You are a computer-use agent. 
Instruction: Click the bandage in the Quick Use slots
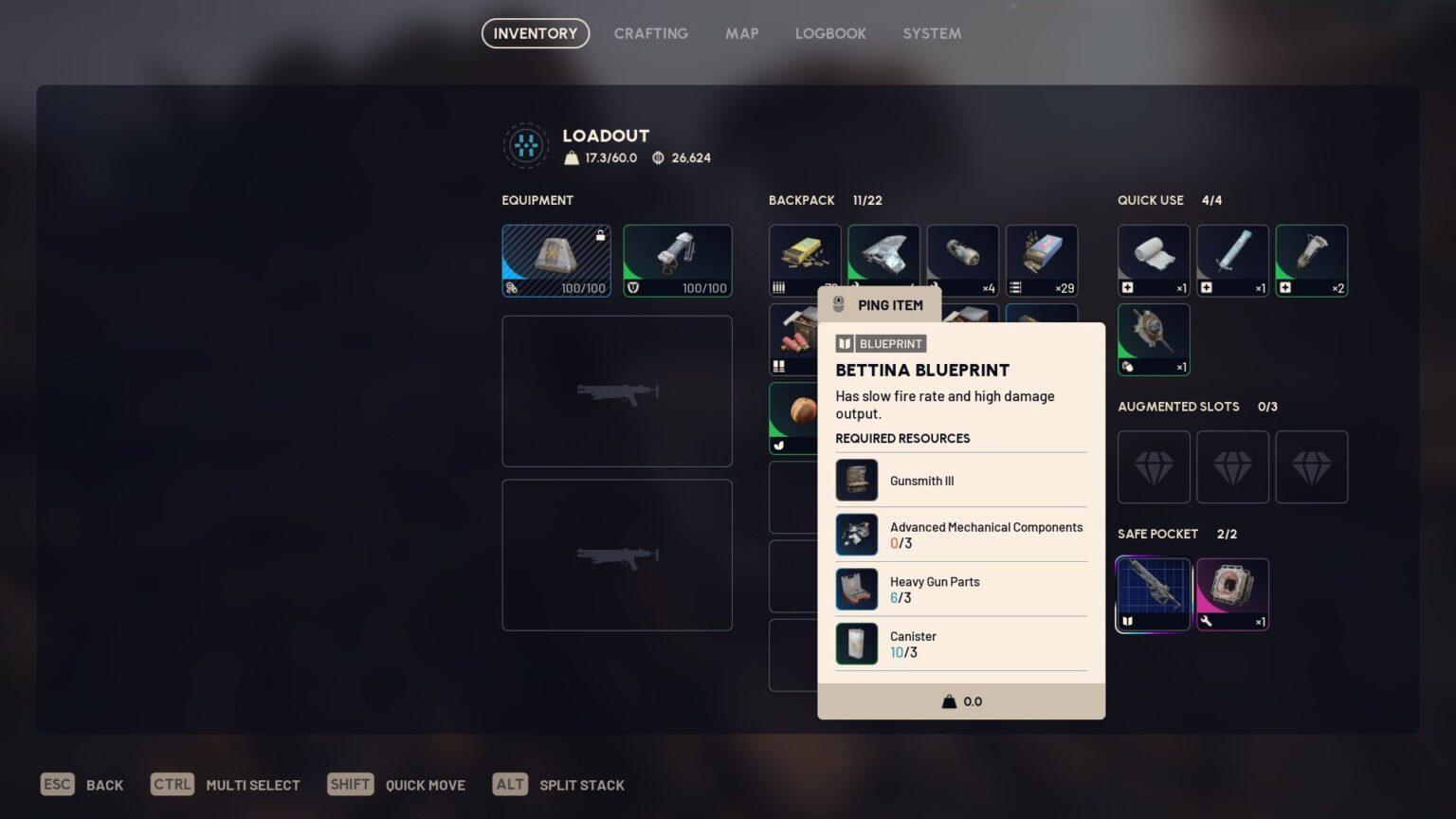coord(1153,259)
